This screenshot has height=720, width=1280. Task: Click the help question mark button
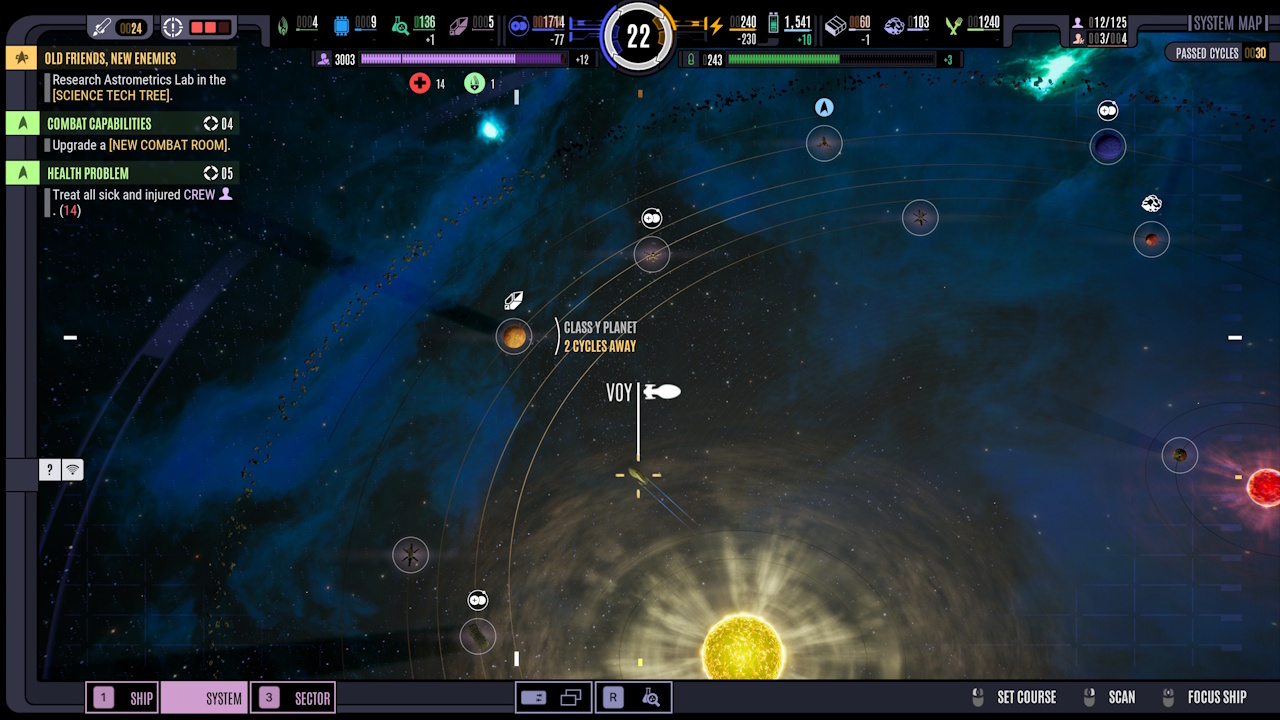coord(49,469)
